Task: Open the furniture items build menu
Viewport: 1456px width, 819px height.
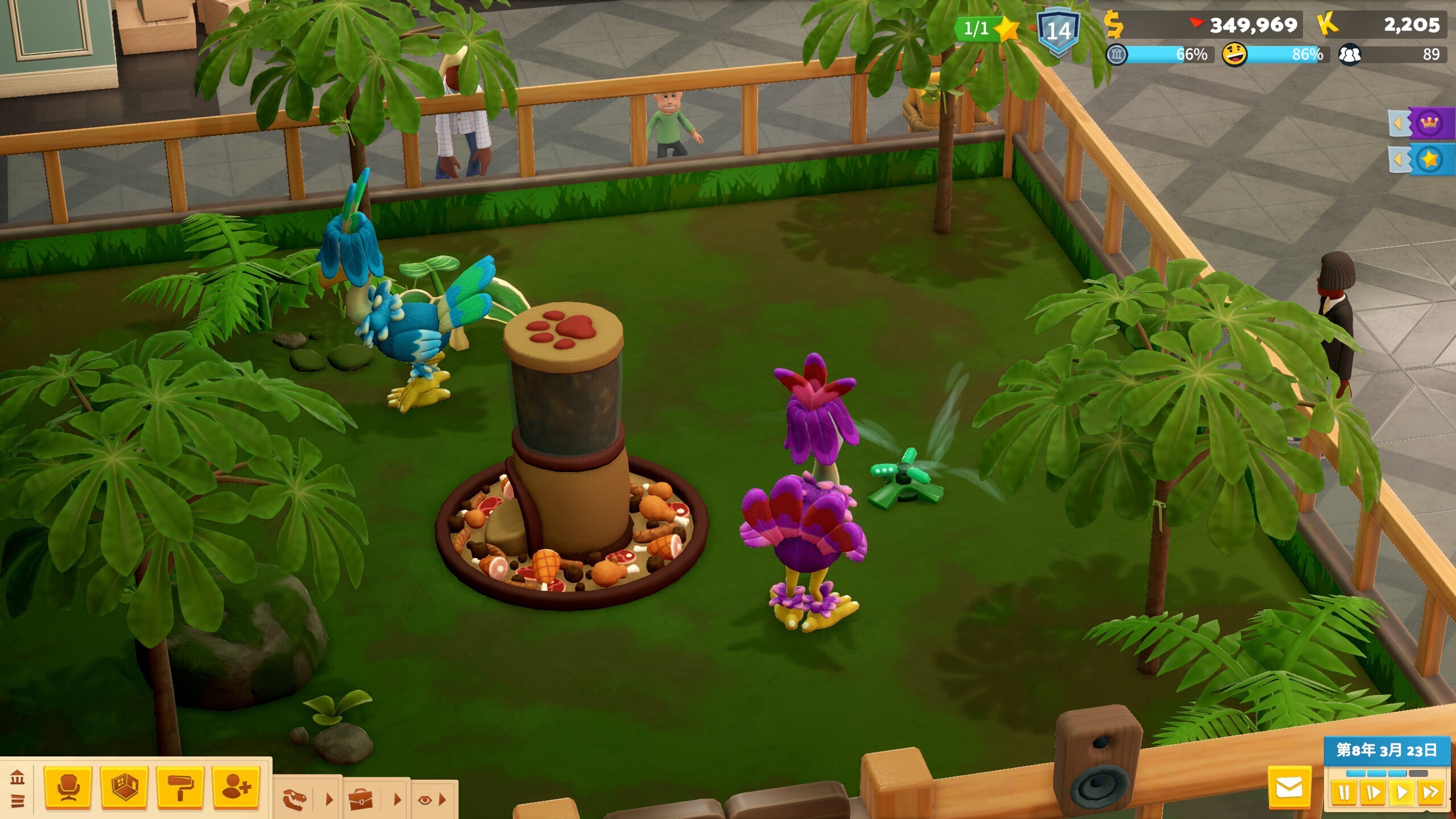Action: (68, 788)
